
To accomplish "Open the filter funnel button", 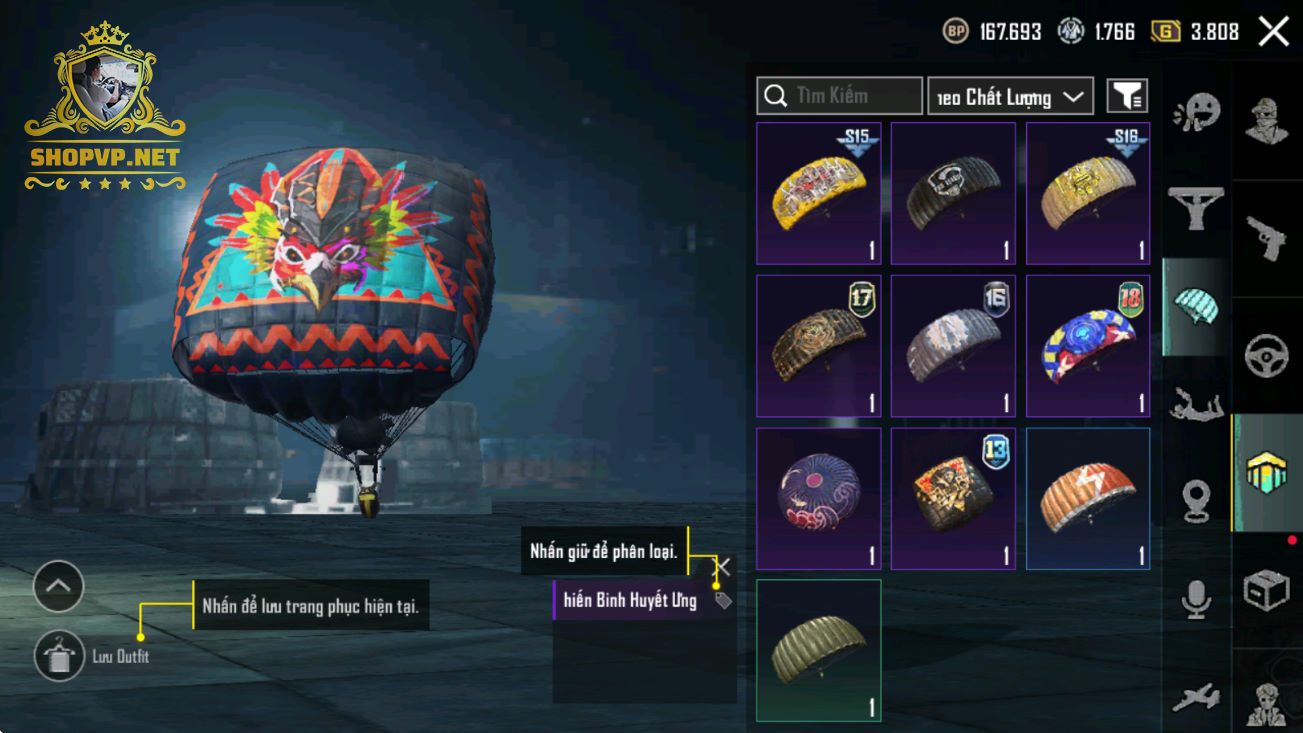I will click(x=1127, y=96).
